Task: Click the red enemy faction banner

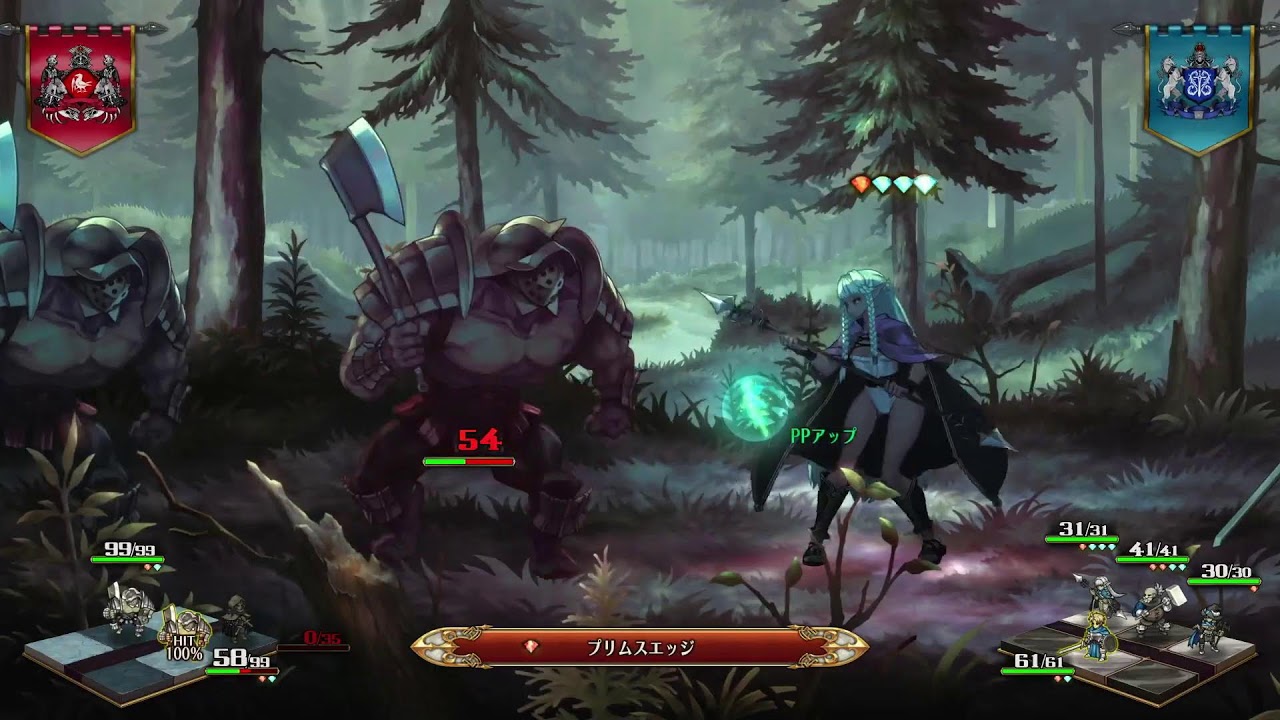Action: 80,87
